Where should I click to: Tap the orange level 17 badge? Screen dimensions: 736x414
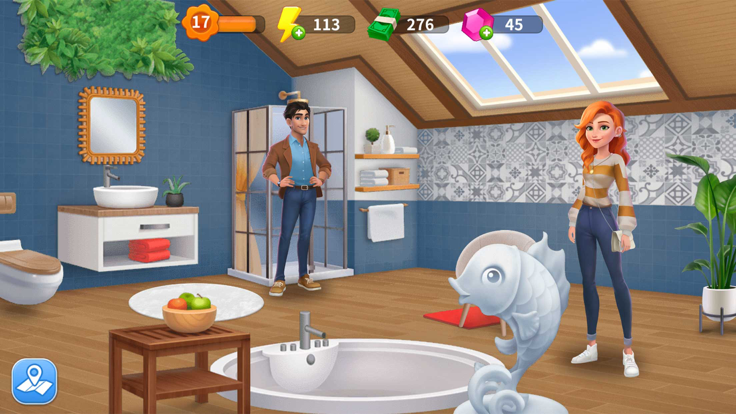click(200, 22)
